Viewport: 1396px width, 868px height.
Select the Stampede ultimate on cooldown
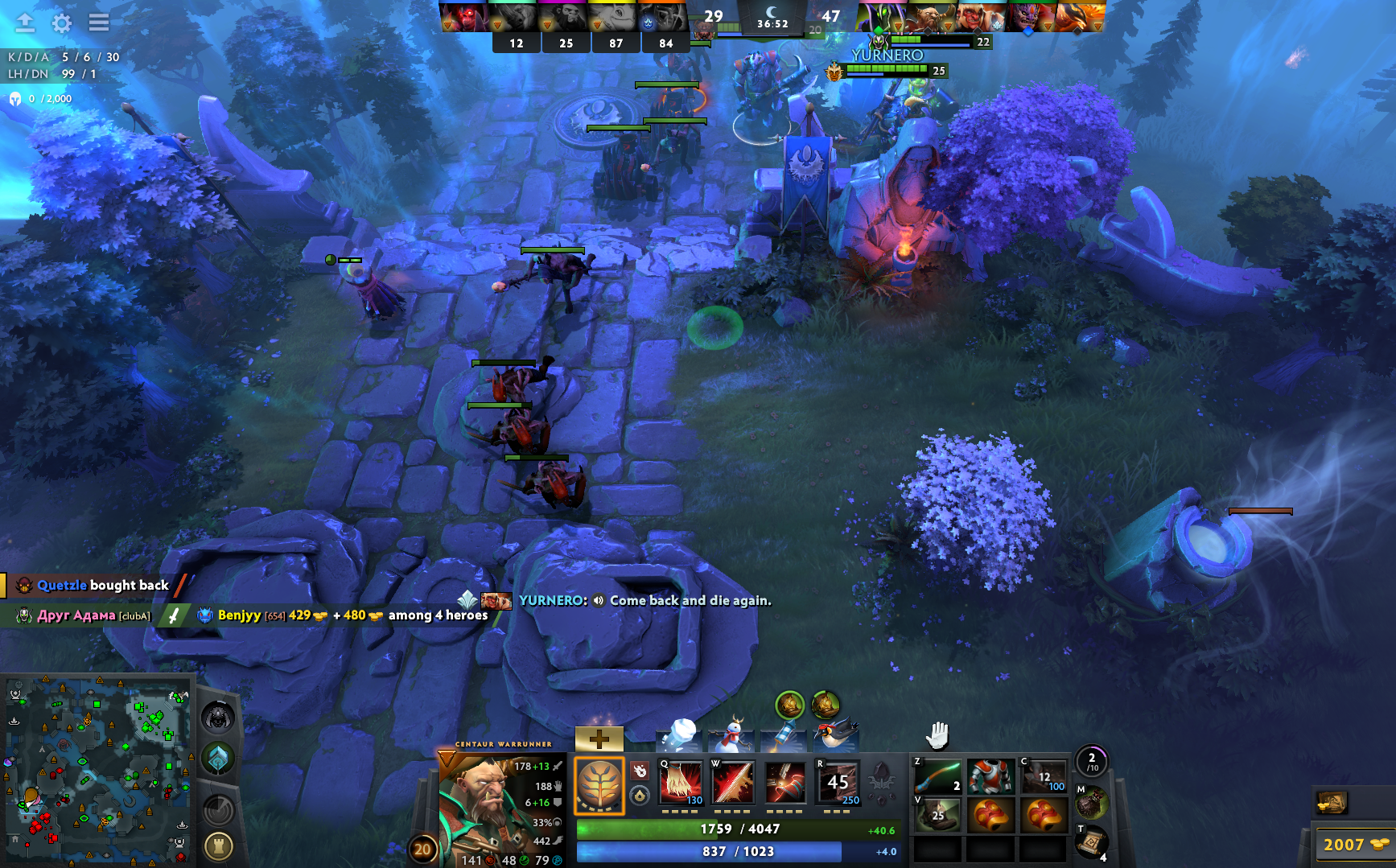[x=838, y=782]
